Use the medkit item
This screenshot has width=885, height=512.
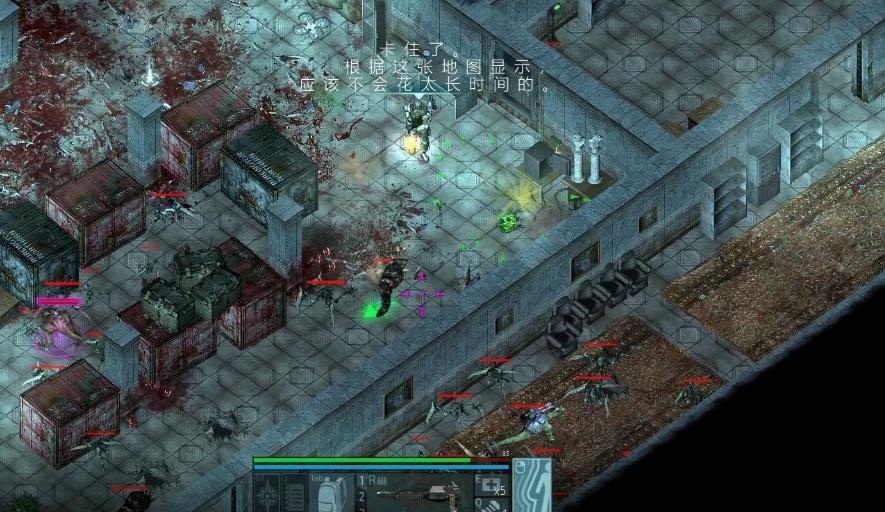pos(490,487)
